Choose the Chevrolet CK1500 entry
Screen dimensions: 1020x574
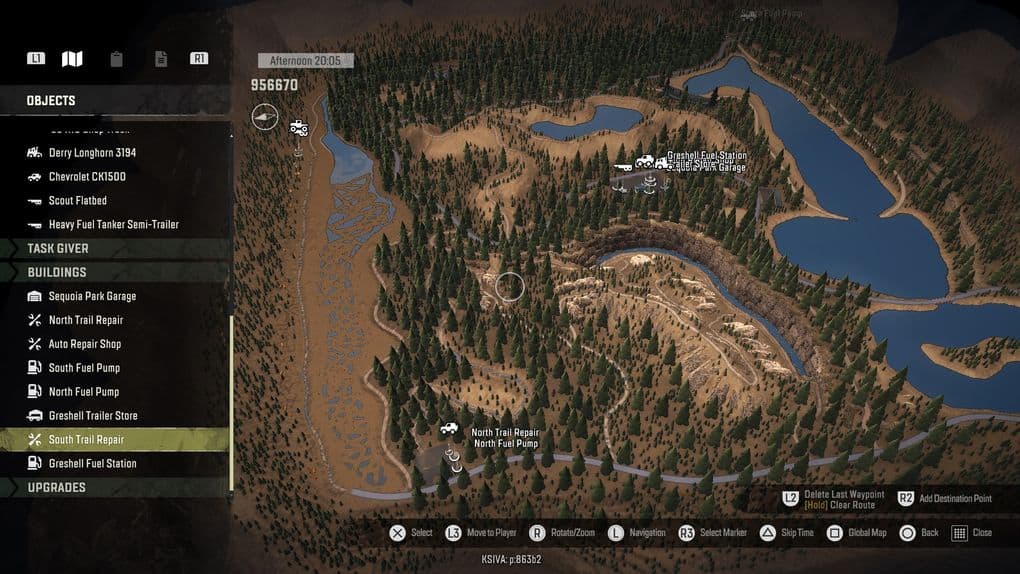(x=87, y=177)
